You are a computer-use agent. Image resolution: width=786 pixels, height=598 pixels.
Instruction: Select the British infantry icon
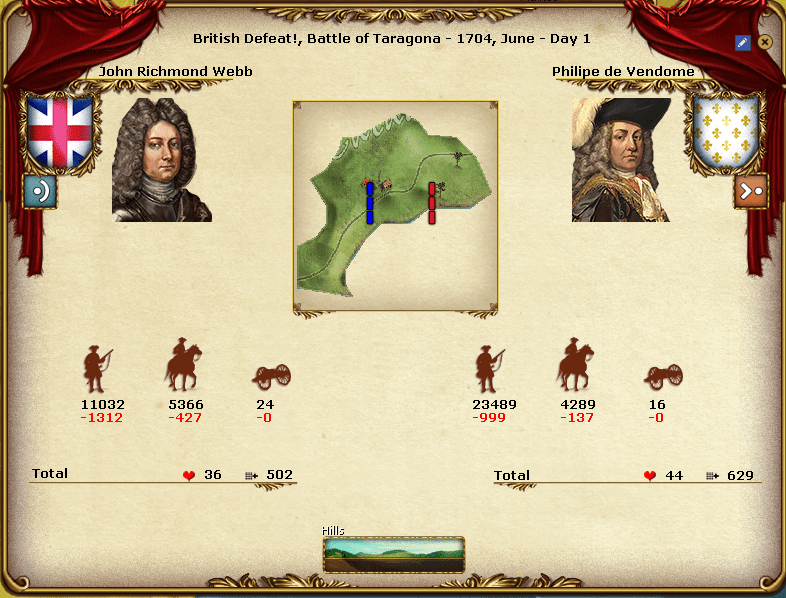97,369
